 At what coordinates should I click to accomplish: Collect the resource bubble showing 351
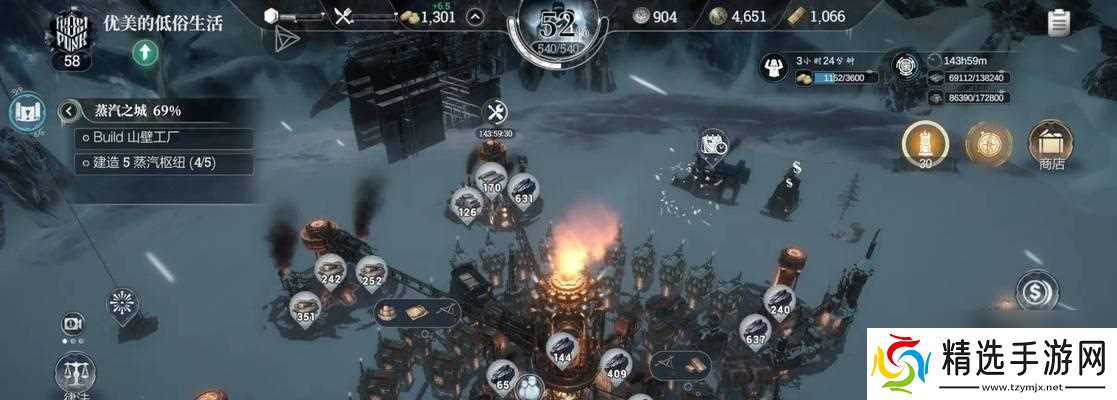click(307, 309)
